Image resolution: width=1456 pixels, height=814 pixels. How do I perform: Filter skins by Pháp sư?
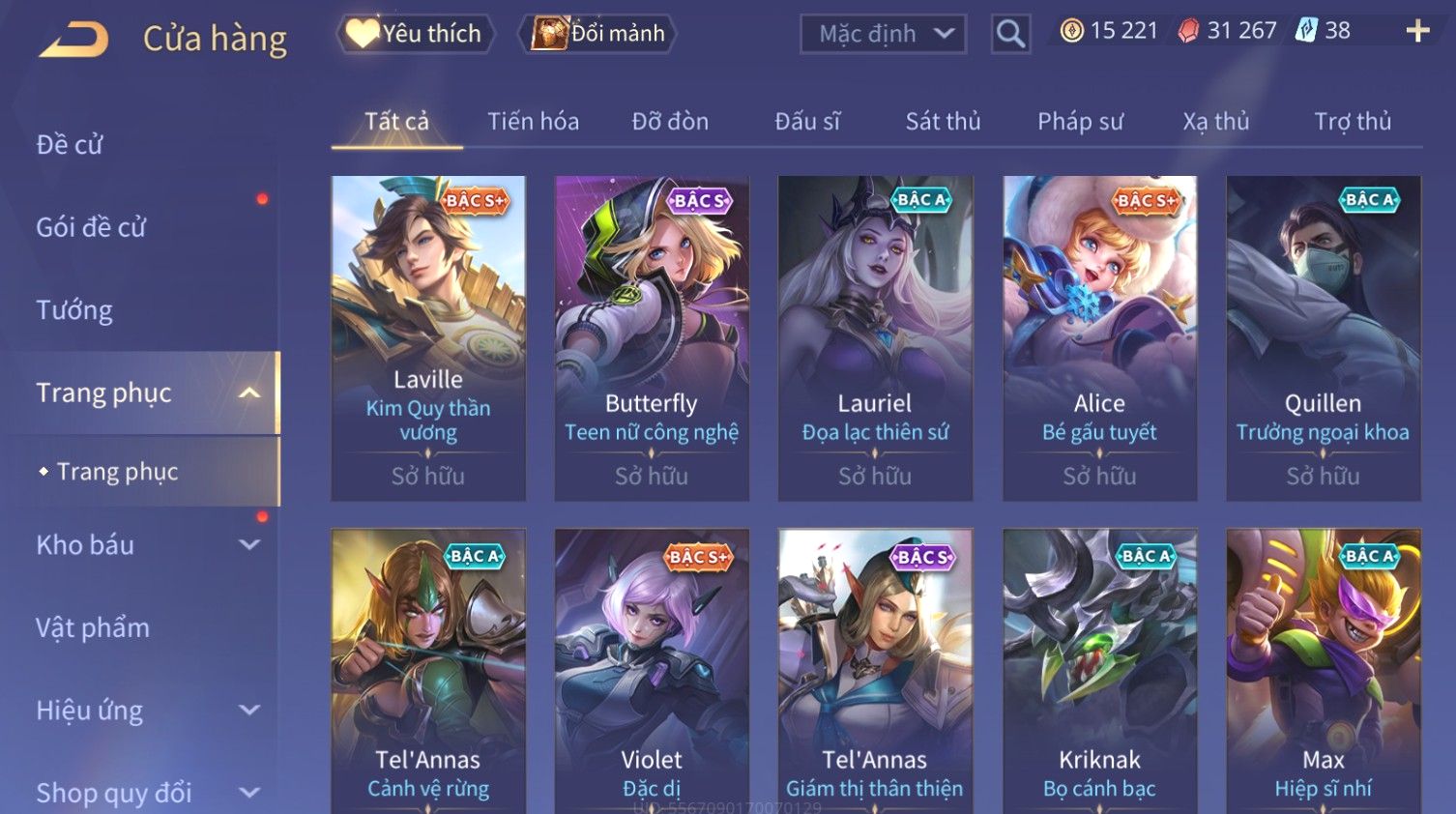(1080, 121)
